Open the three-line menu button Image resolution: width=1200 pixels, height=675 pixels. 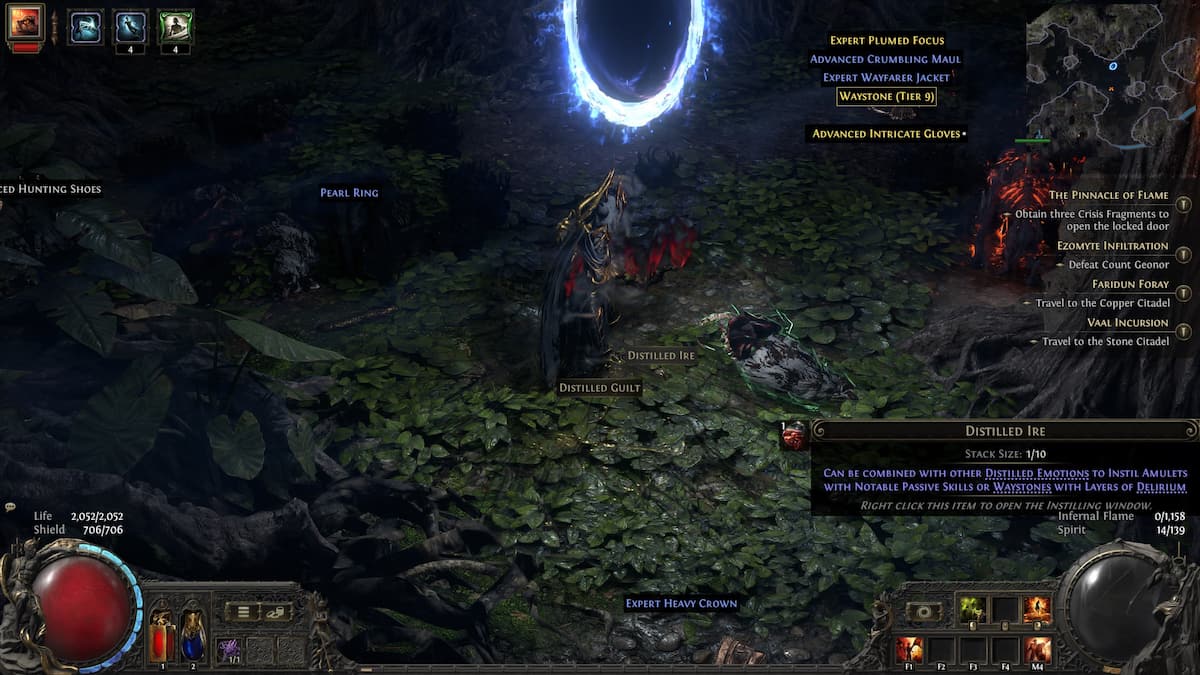coord(242,612)
